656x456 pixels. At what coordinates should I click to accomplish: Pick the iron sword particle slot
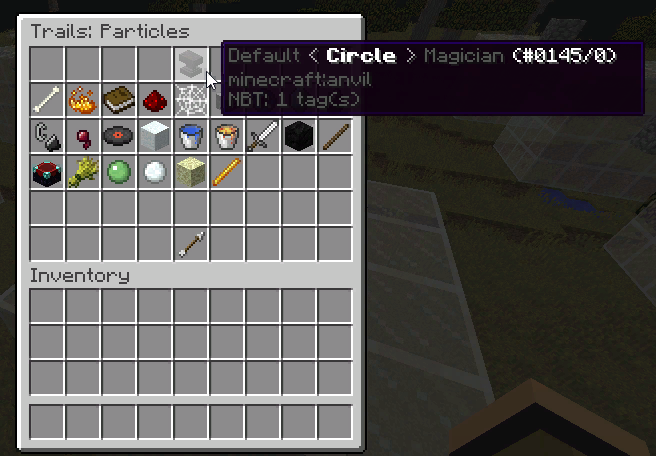(x=262, y=136)
